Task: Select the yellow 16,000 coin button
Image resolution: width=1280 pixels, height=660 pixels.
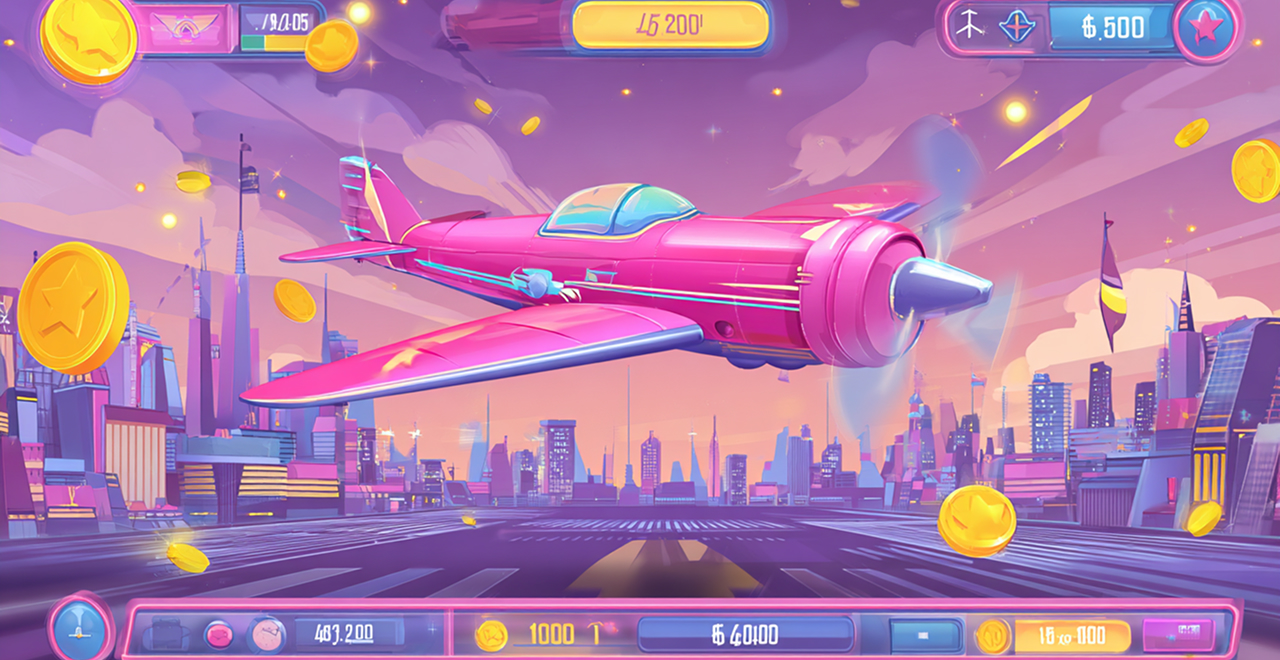Action: (1071, 635)
